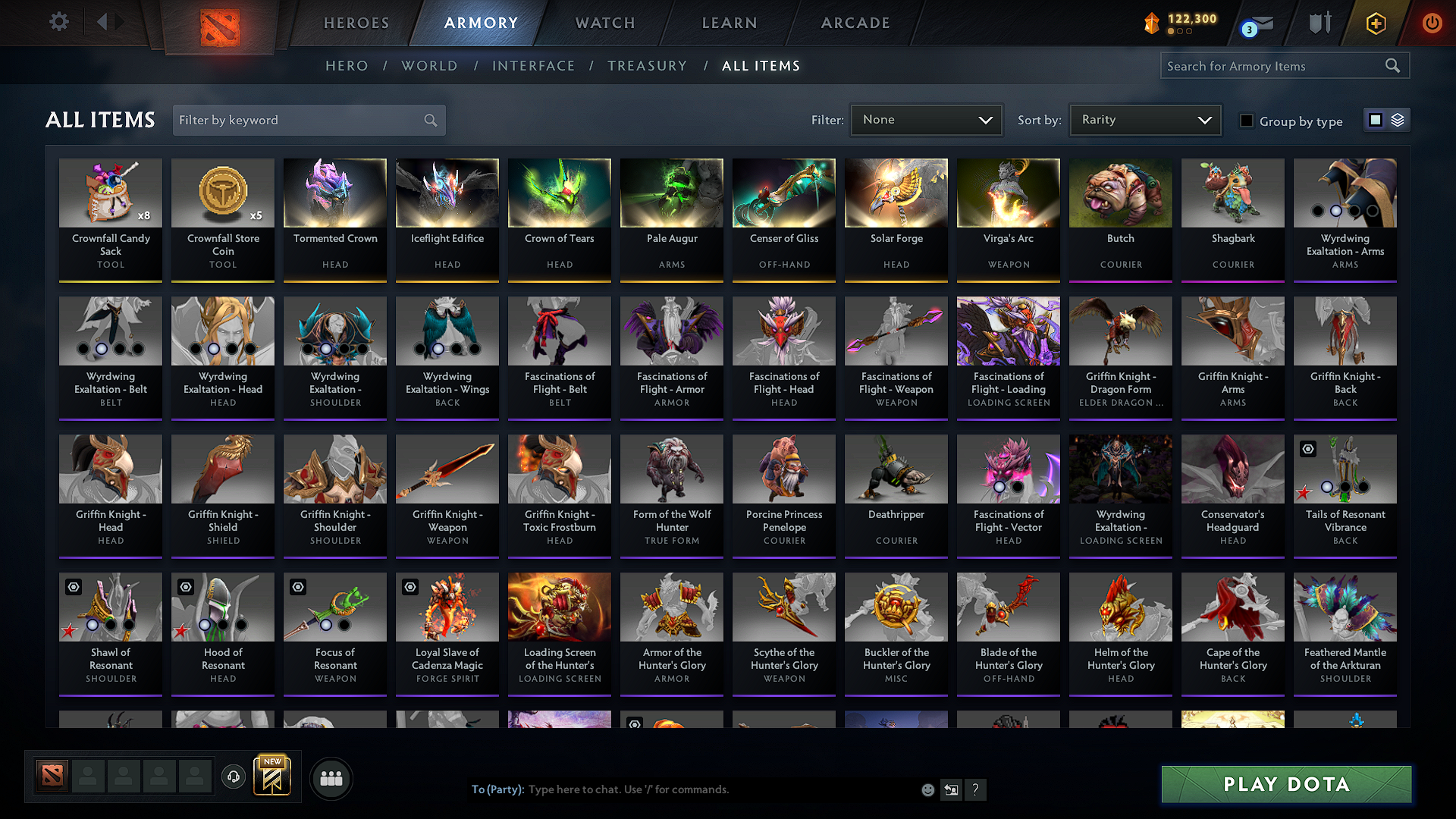Image resolution: width=1456 pixels, height=819 pixels.
Task: Switch to stacked list view toggle
Action: coord(1396,119)
